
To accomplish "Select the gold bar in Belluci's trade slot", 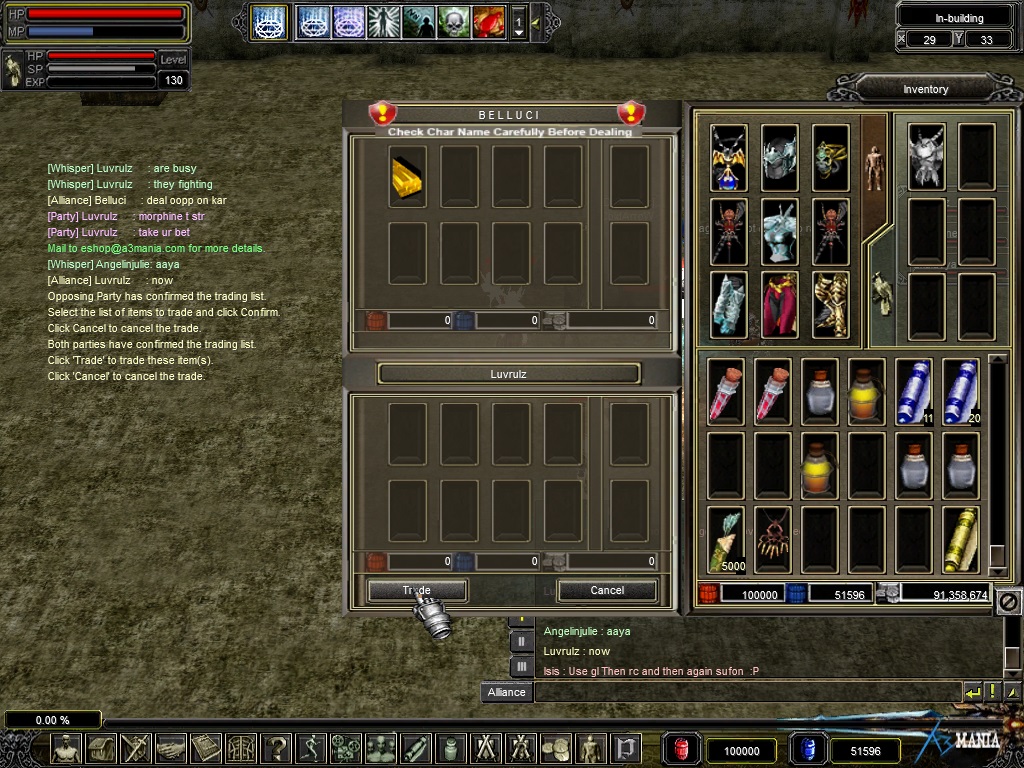I will pos(407,177).
